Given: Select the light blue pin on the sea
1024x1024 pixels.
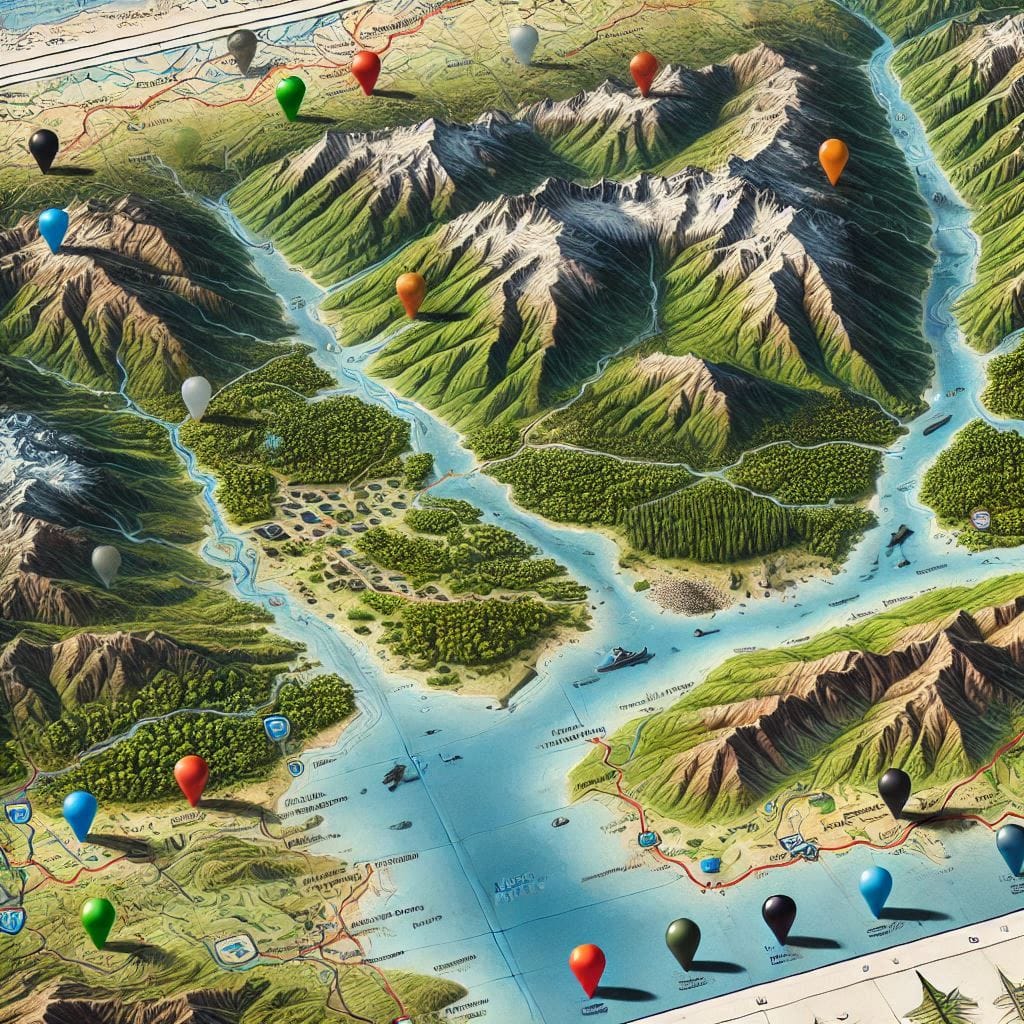Looking at the screenshot, I should pos(875,886).
